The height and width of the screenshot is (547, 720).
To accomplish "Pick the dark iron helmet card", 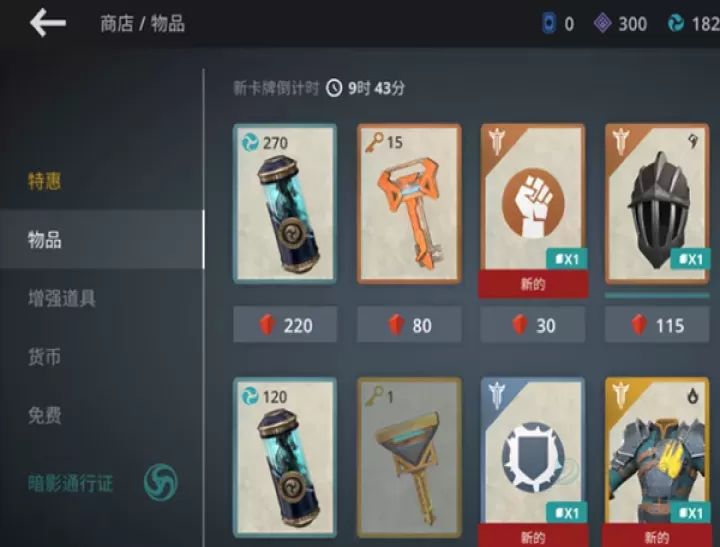I will 657,203.
